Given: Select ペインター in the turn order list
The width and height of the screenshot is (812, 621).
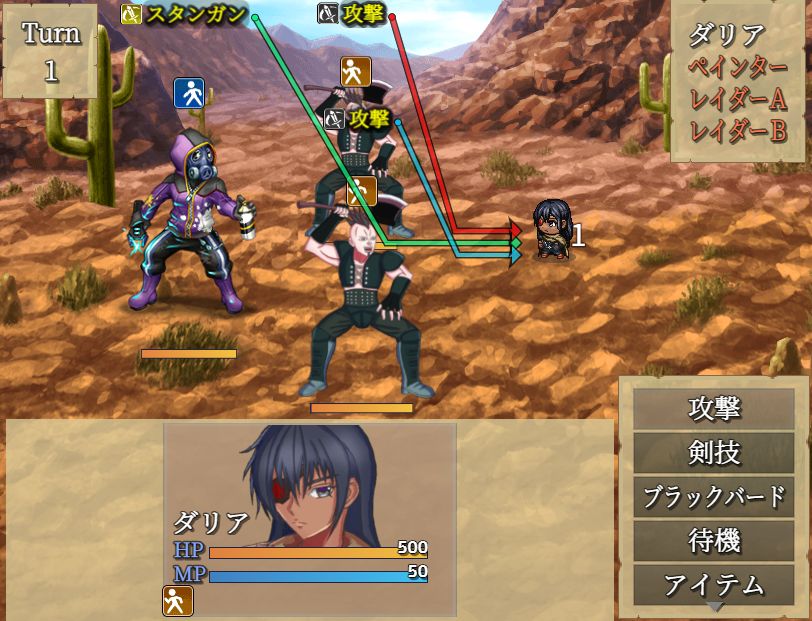Looking at the screenshot, I should coord(740,68).
